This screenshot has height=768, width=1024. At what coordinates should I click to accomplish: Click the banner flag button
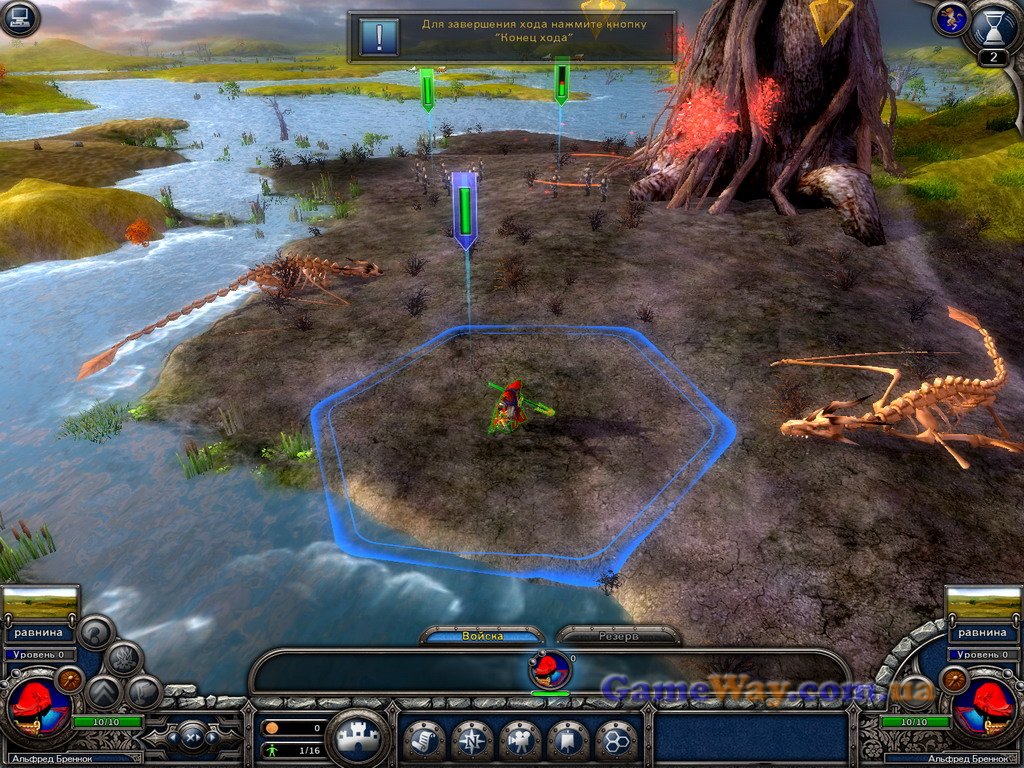[568, 740]
